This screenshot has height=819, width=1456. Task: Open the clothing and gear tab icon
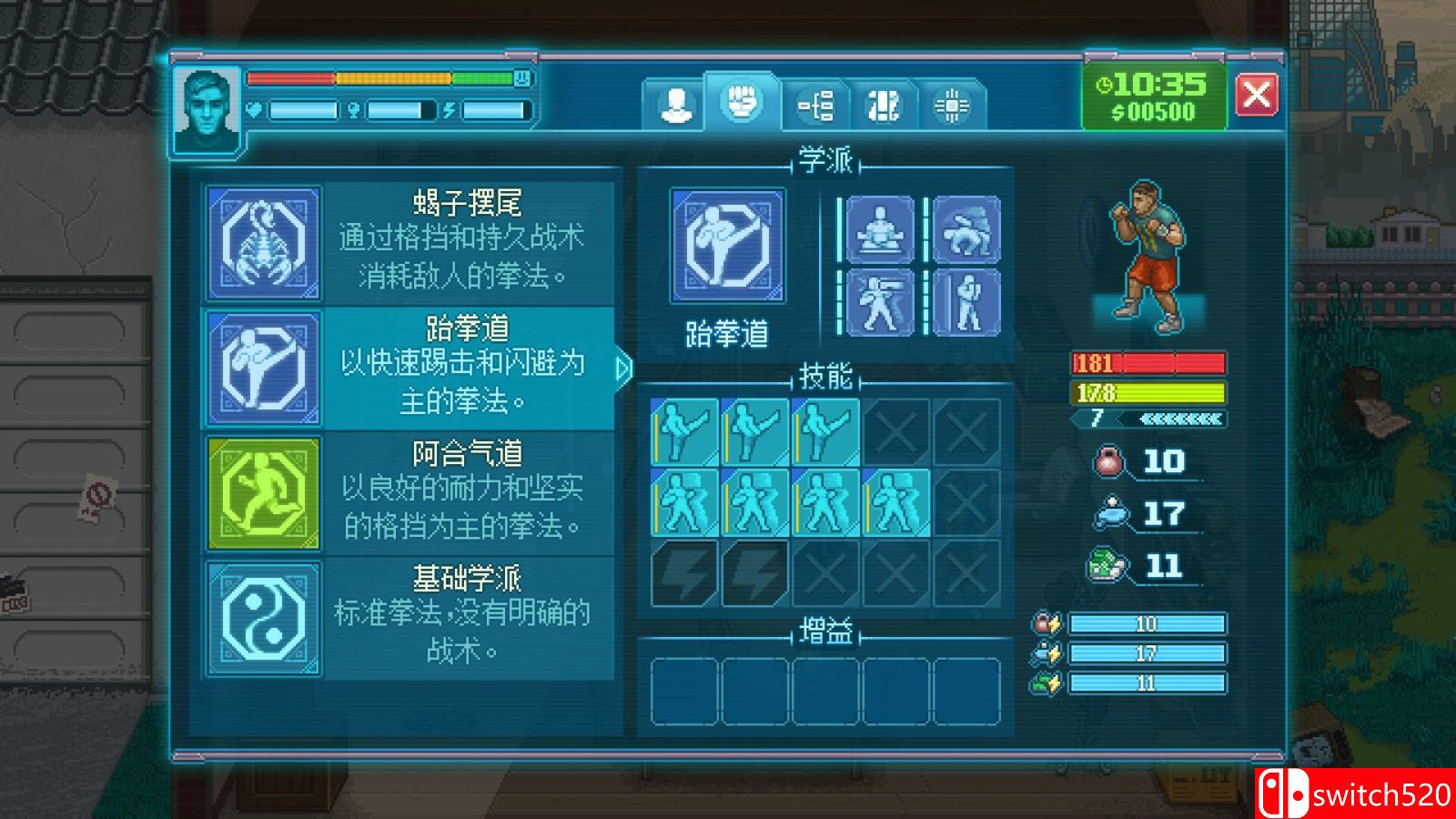[x=885, y=103]
